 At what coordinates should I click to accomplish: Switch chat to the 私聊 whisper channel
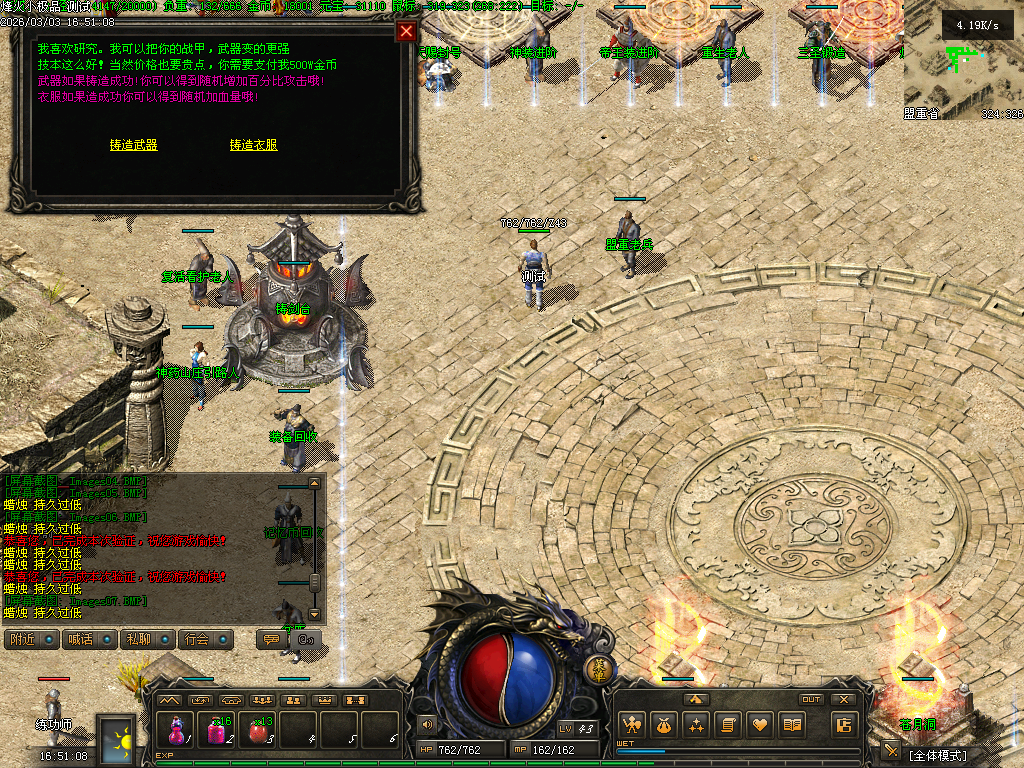click(x=146, y=639)
